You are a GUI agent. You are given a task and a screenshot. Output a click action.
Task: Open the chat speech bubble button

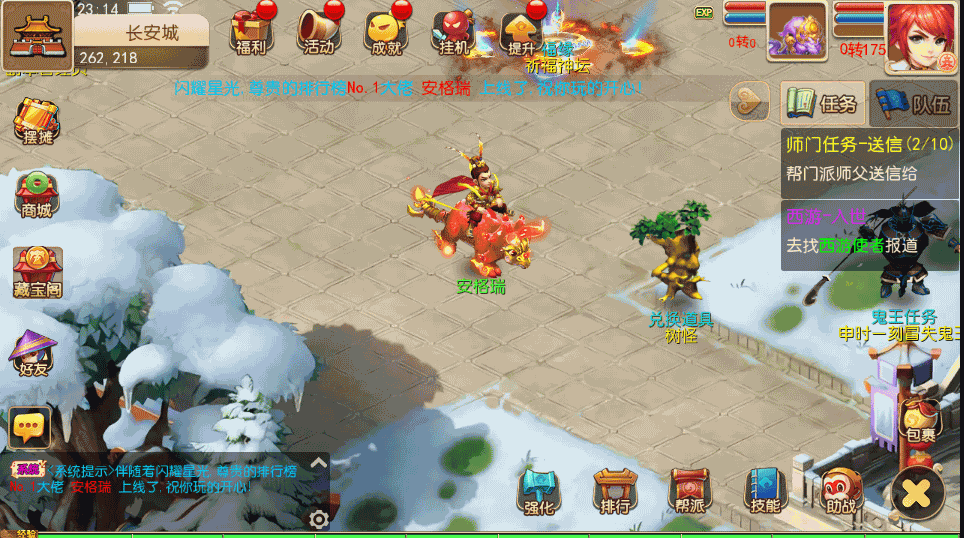coord(30,428)
